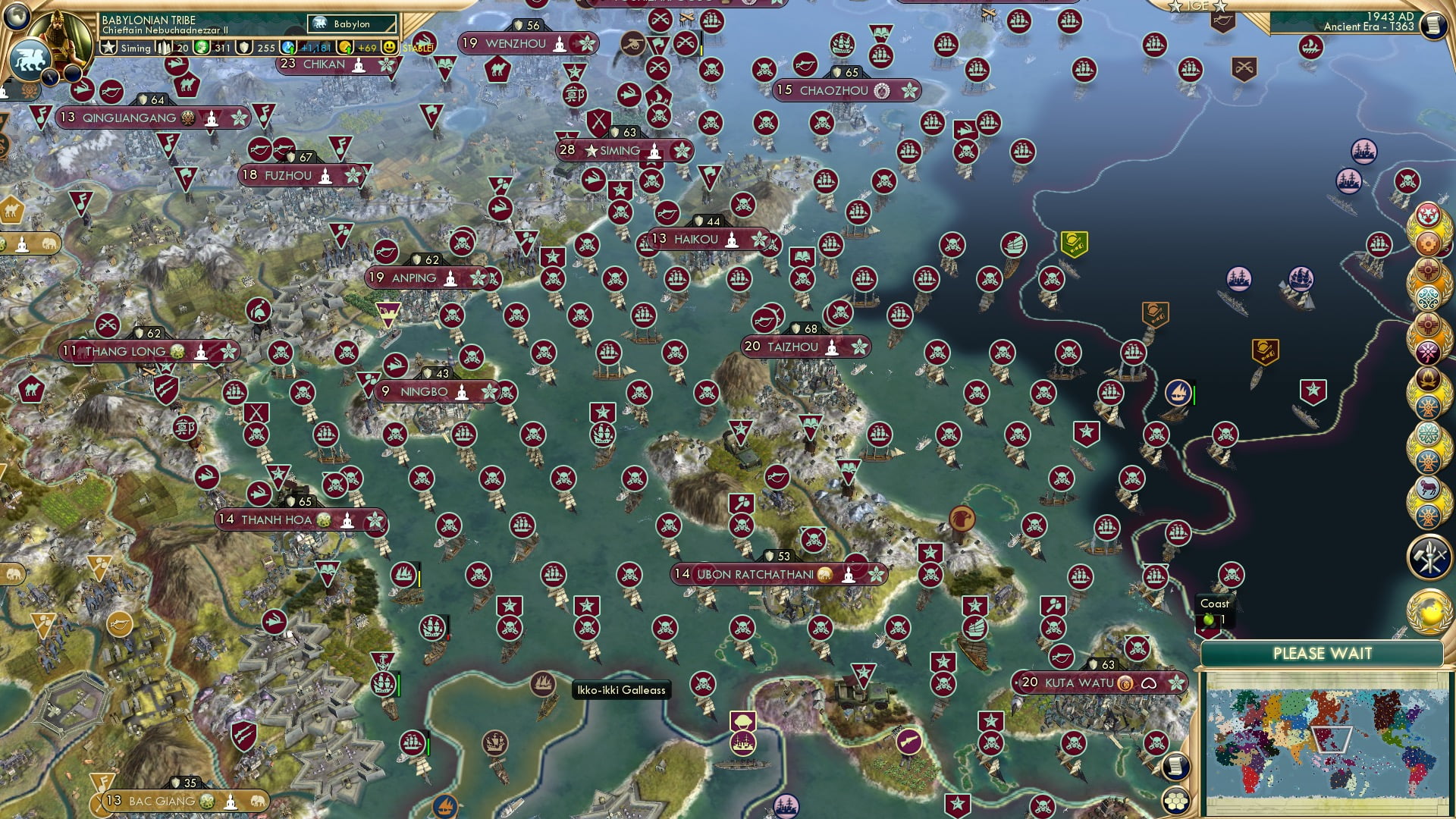Expand the Babylon civilization selector box
1456x819 pixels.
tap(350, 24)
